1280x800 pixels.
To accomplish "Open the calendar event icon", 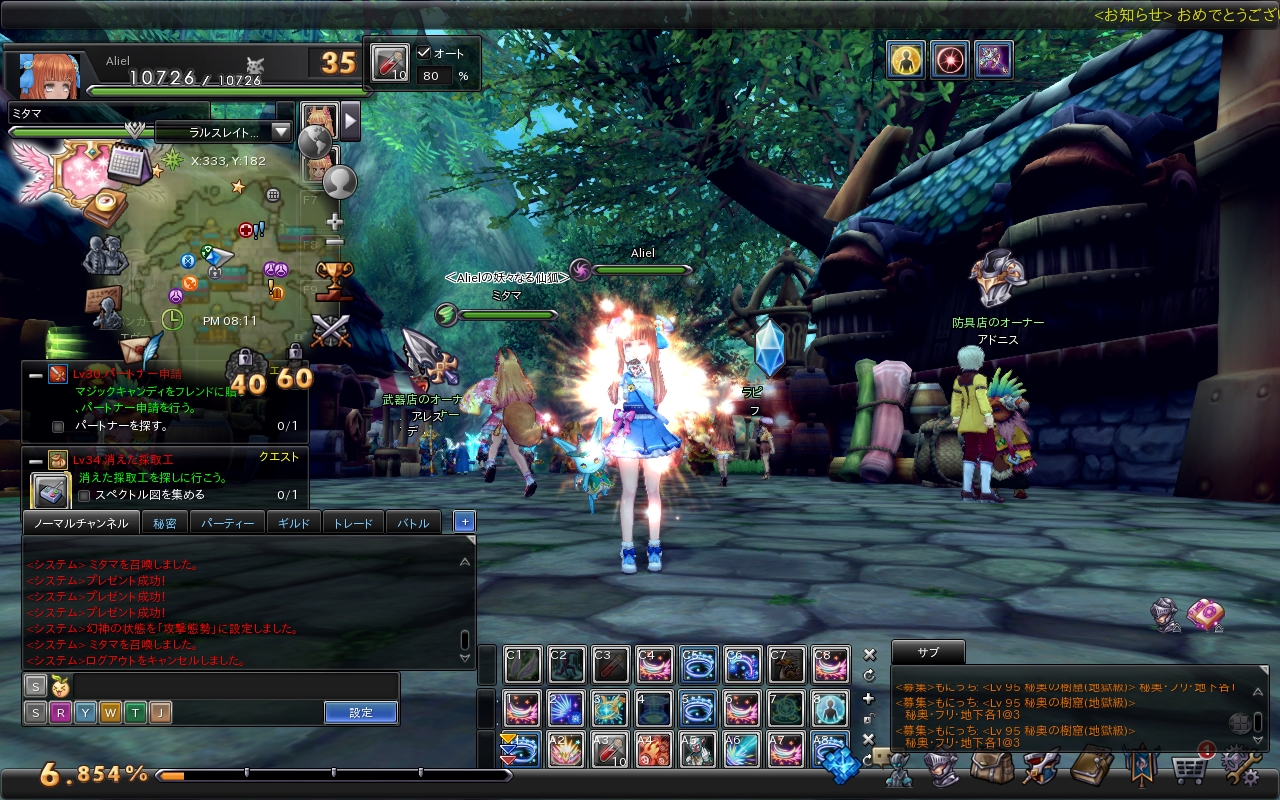I will [x=127, y=160].
